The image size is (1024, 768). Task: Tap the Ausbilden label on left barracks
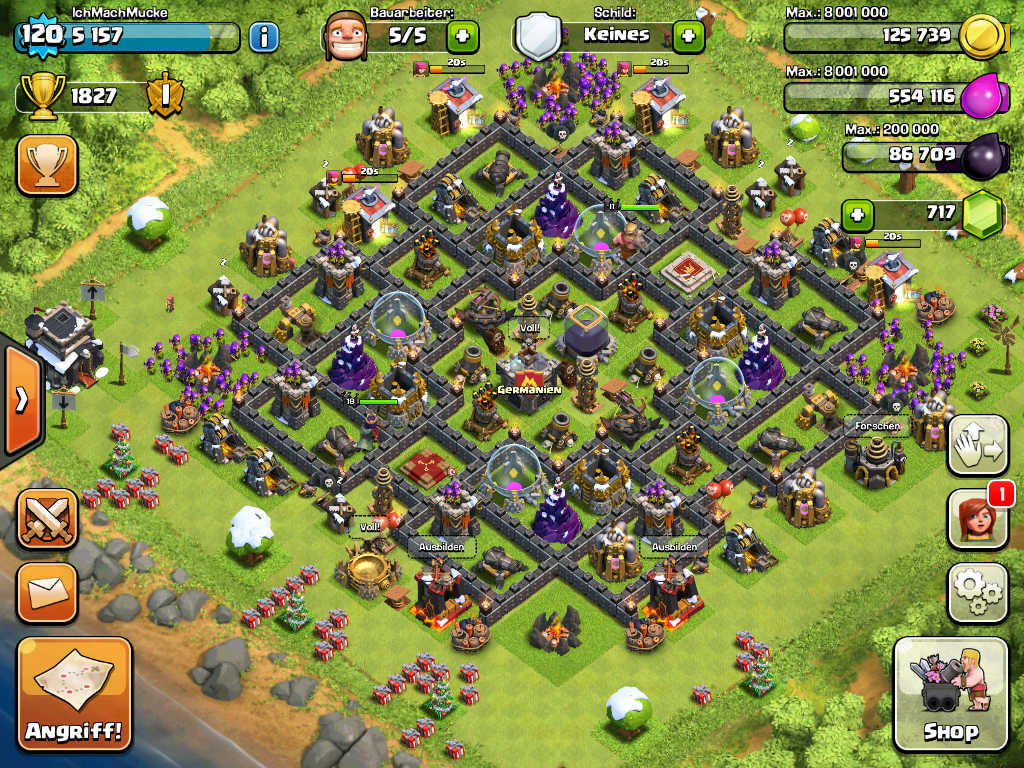(x=440, y=548)
